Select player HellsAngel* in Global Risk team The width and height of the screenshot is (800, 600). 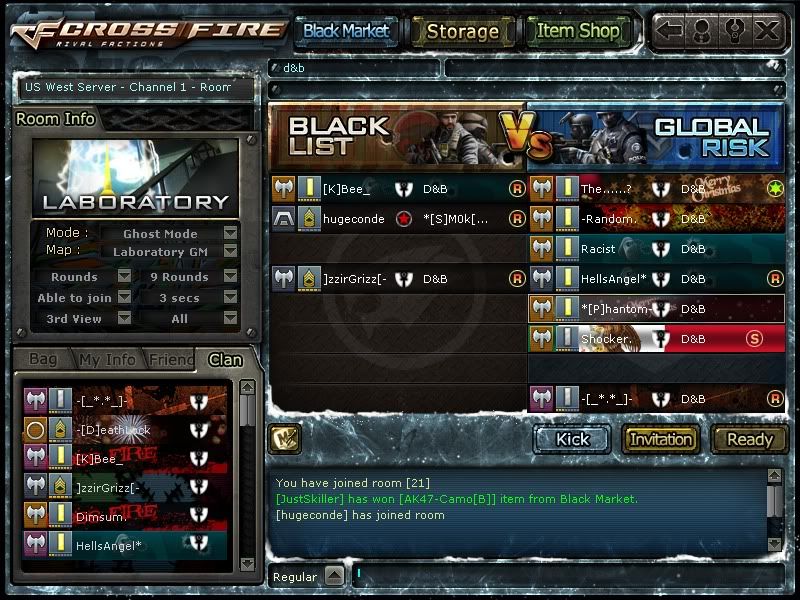(614, 279)
